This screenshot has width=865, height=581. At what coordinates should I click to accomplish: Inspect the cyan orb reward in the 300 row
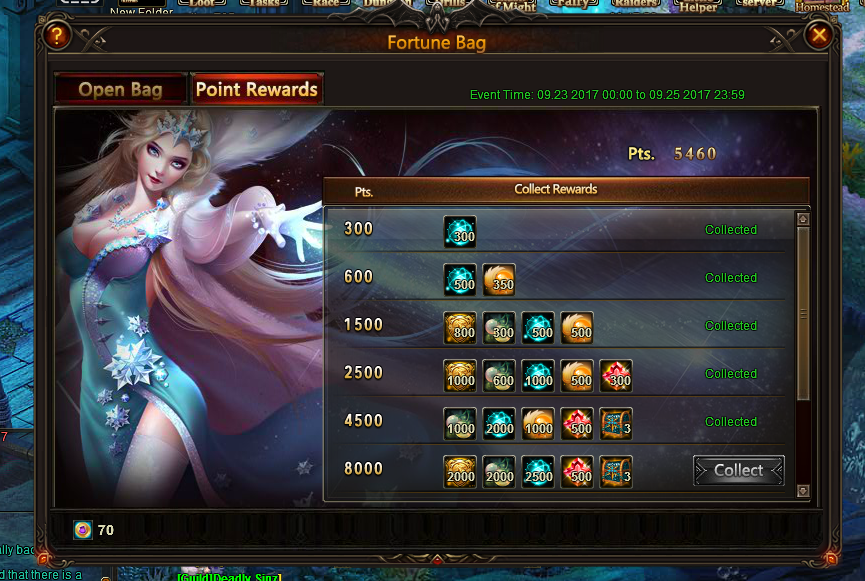click(x=460, y=232)
